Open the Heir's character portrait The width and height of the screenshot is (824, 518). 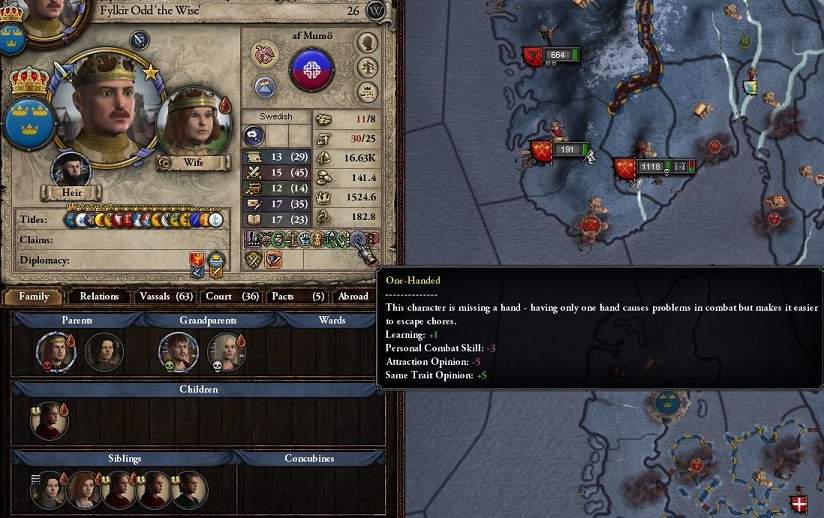click(x=72, y=170)
